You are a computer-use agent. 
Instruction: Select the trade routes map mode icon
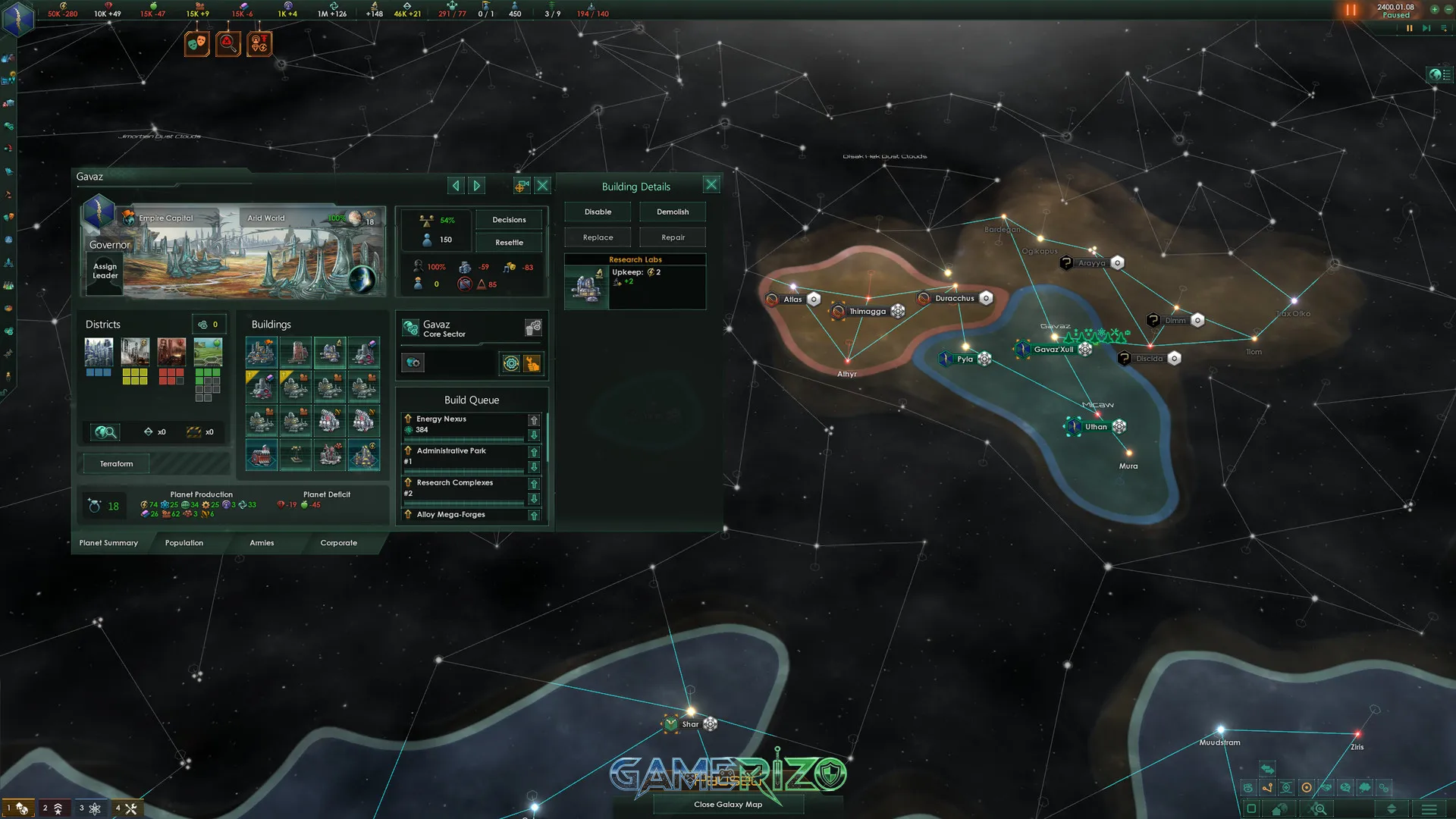(1249, 787)
